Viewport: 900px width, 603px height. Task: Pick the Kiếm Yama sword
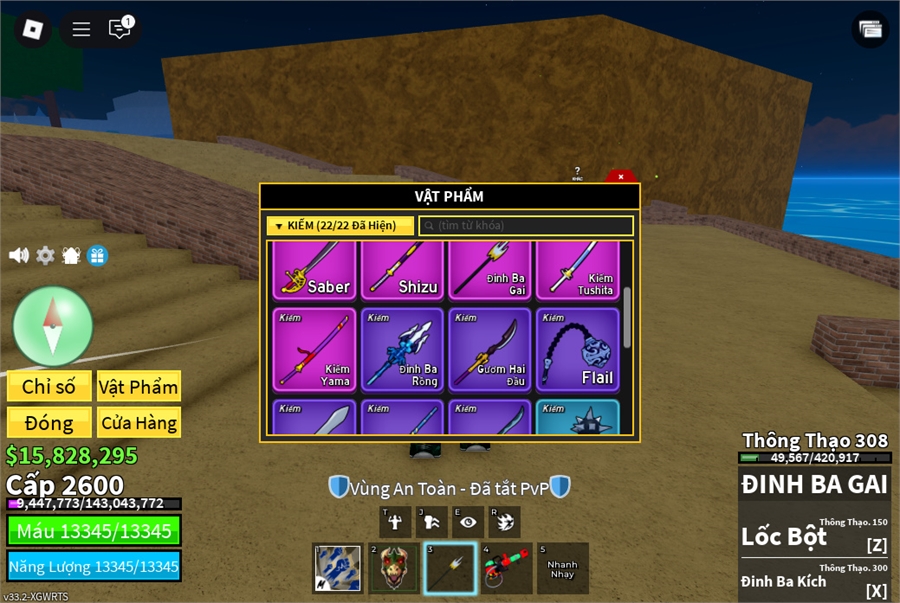point(314,349)
